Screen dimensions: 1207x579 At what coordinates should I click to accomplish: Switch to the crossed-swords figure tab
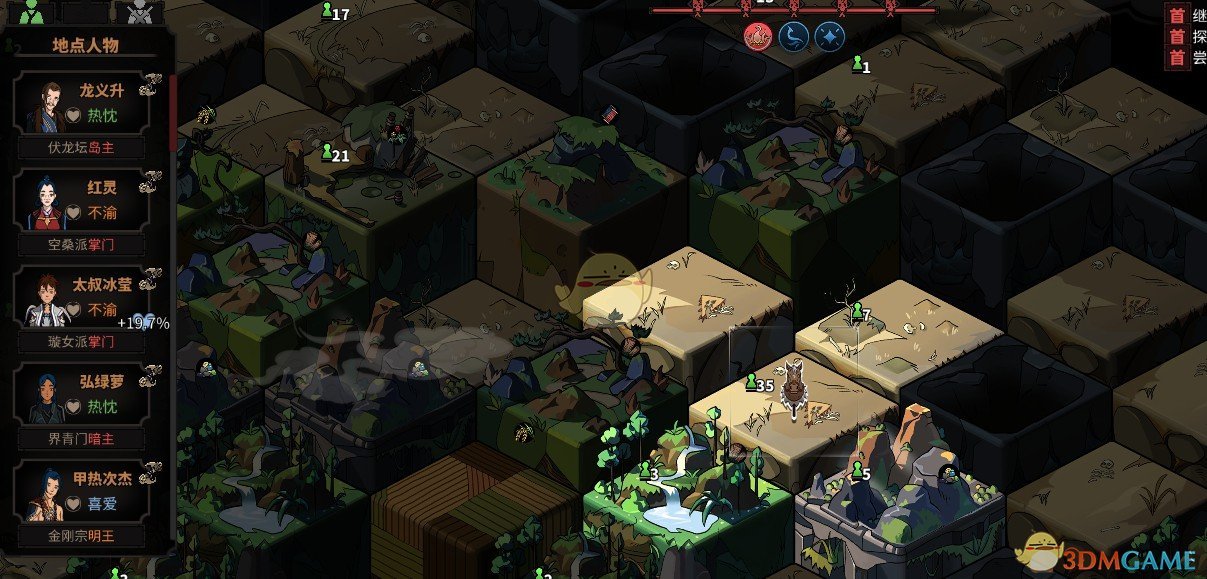click(x=138, y=13)
